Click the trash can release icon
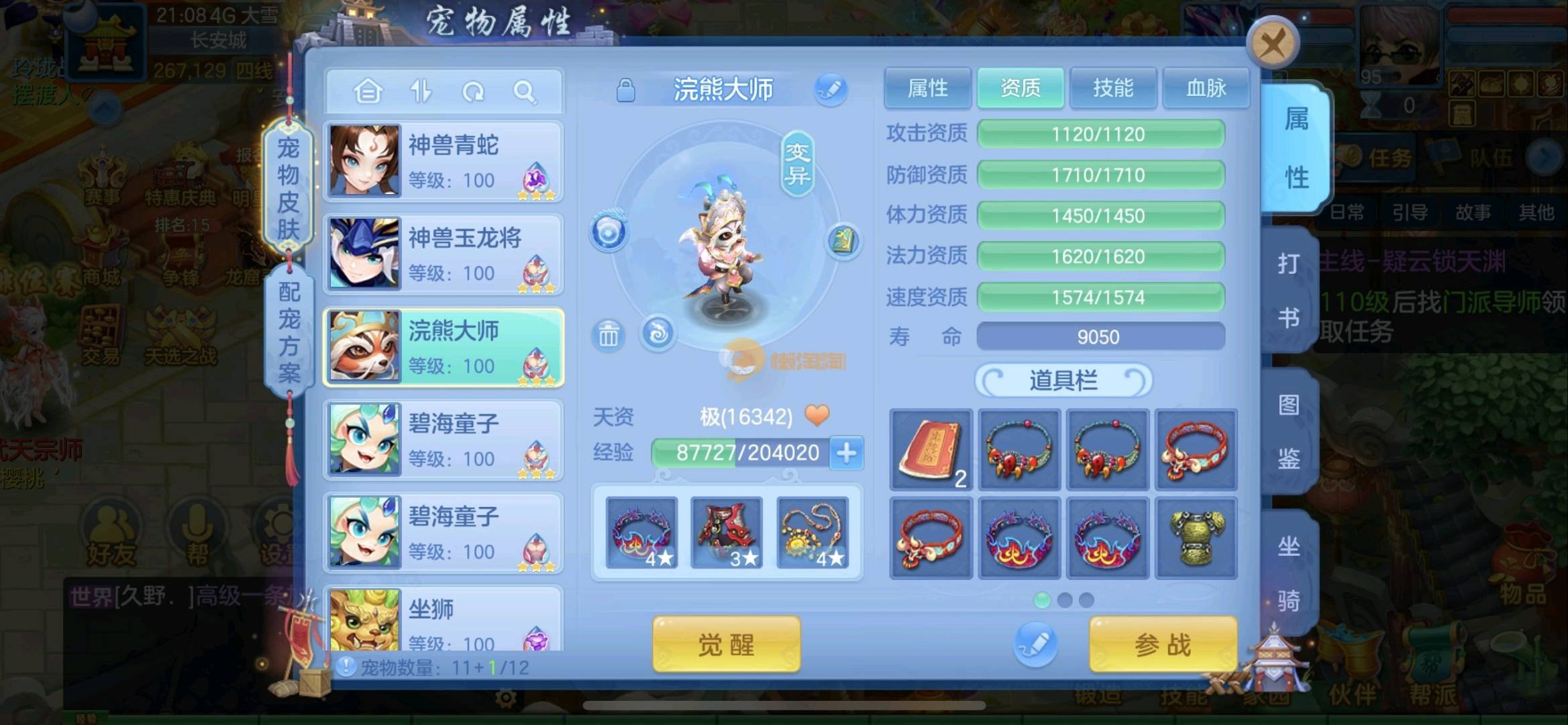Image resolution: width=1568 pixels, height=725 pixels. (608, 335)
